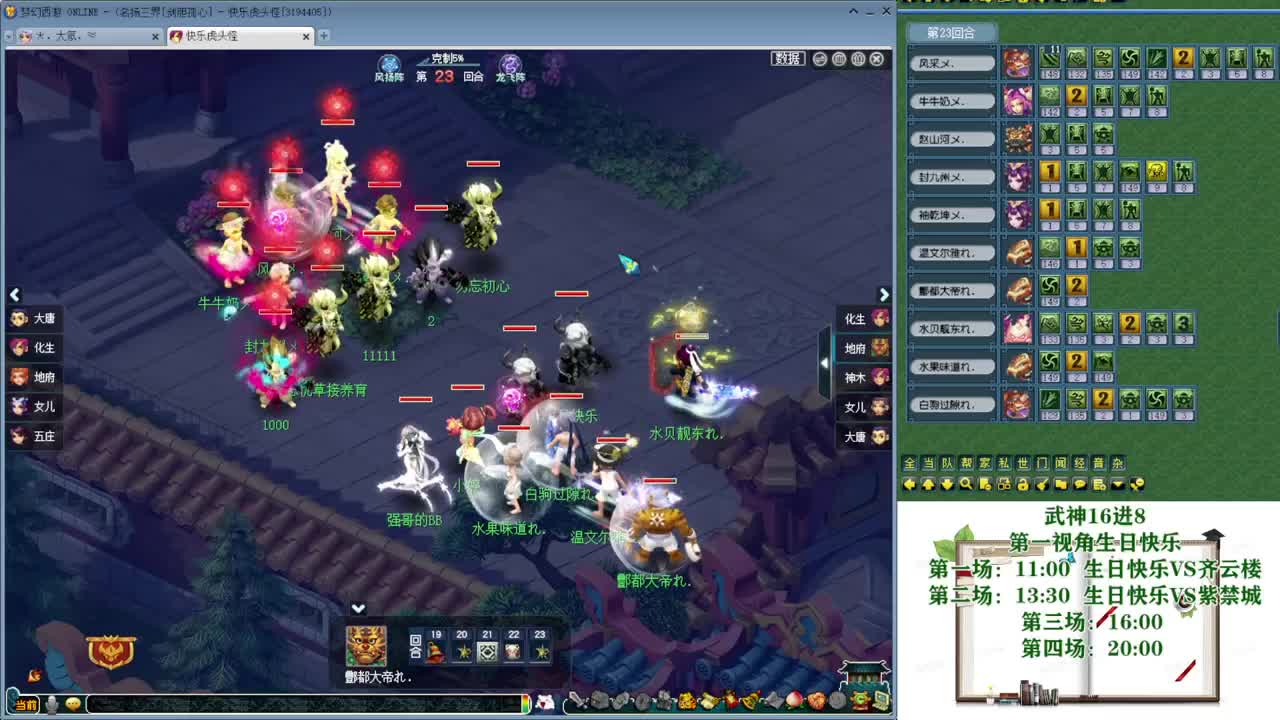Collapse the down chevron below the battlefield
This screenshot has width=1280, height=720.
tap(356, 607)
